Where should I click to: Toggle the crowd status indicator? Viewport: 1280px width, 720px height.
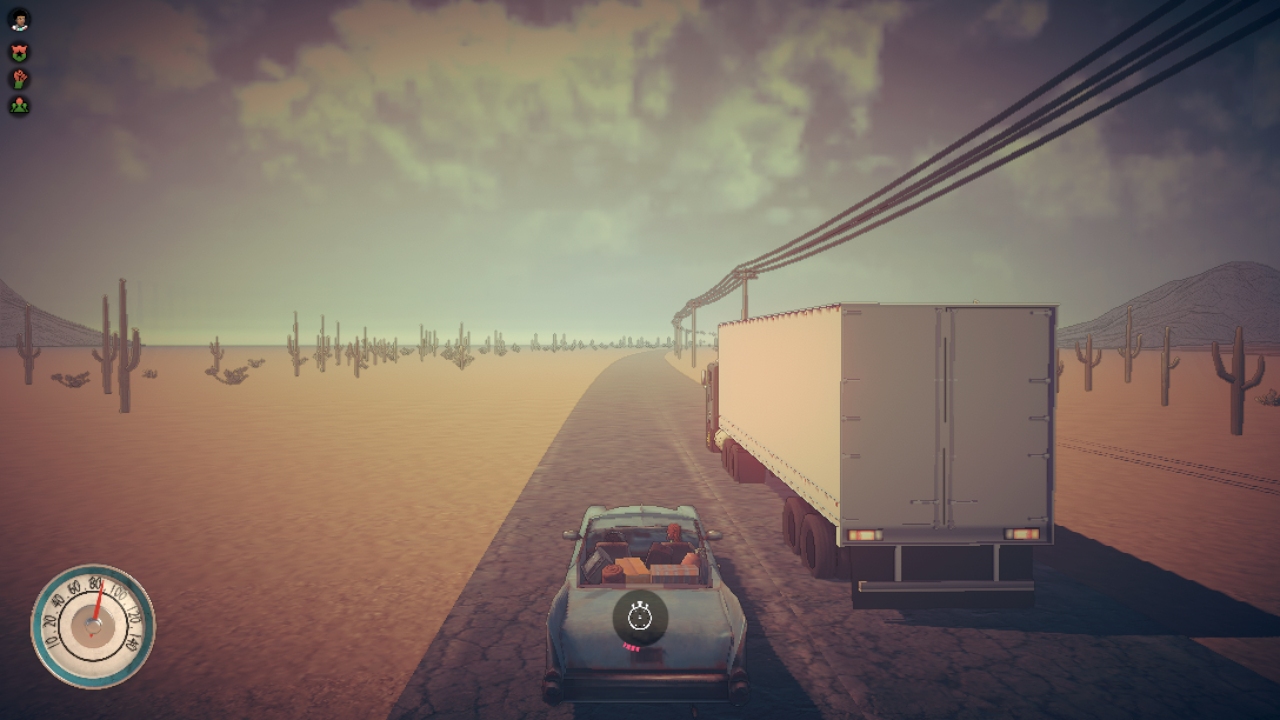point(19,103)
